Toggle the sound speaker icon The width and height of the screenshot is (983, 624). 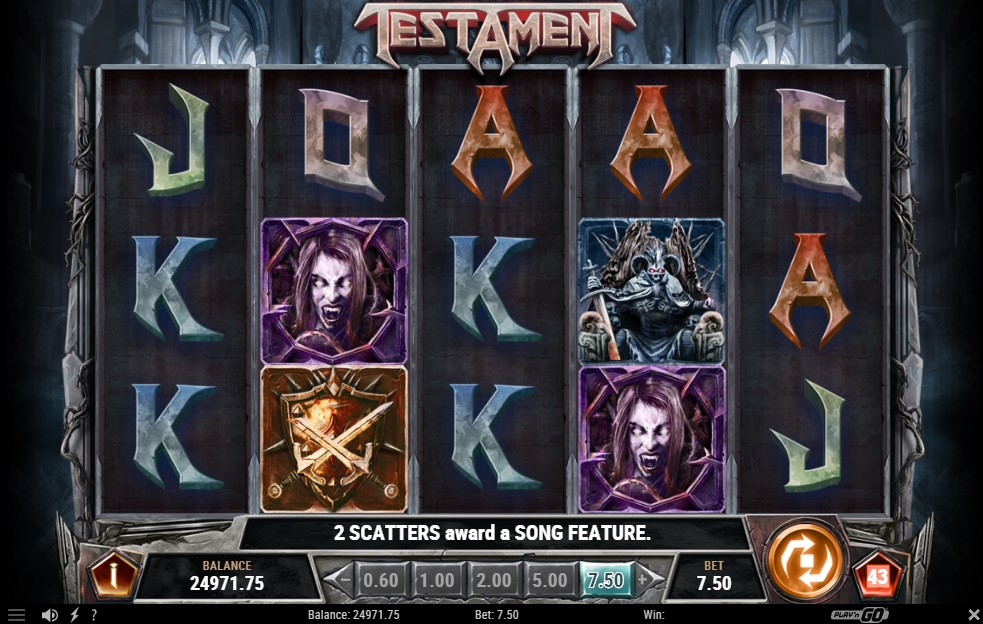[49, 615]
